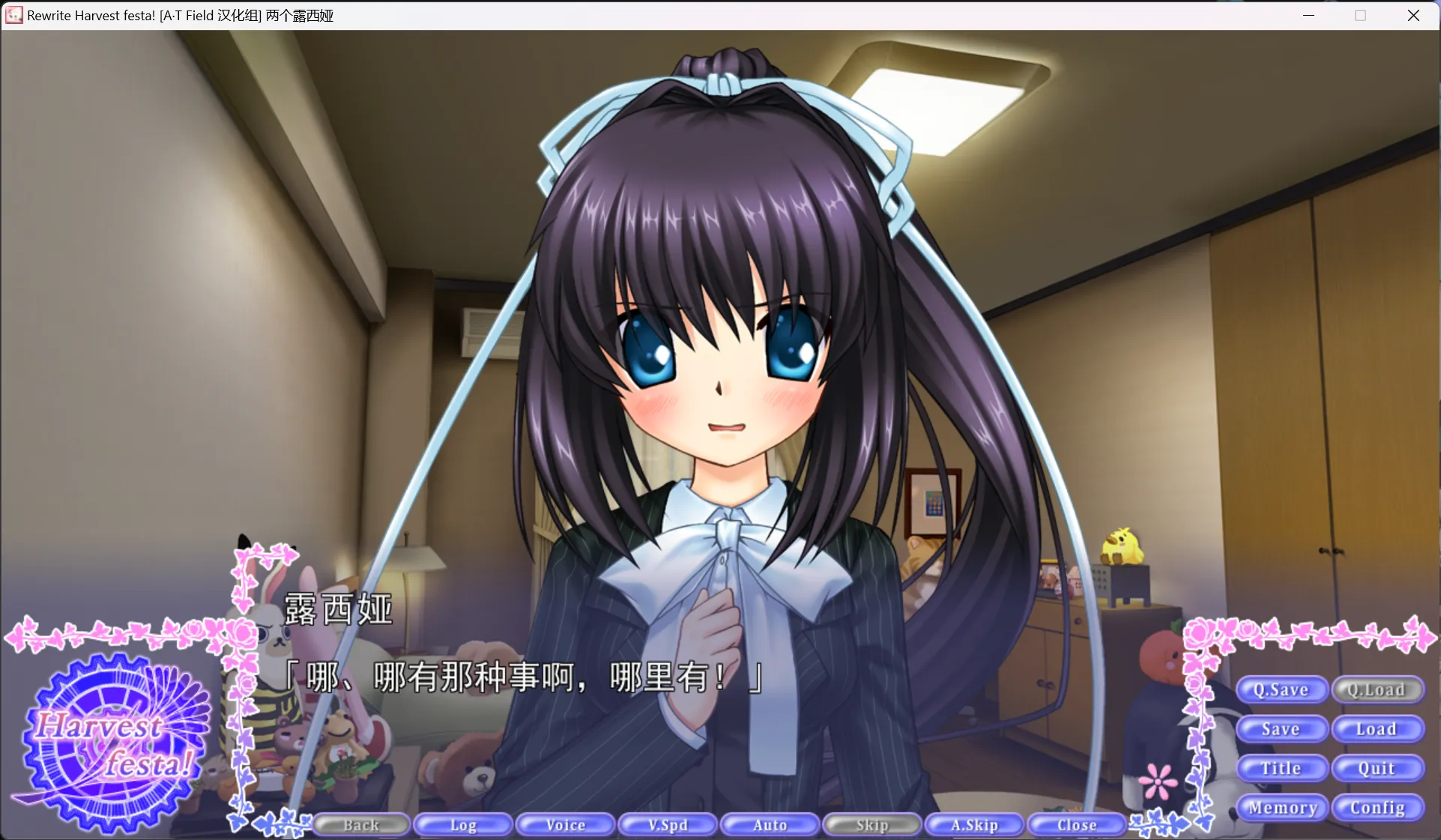Enable Auto read mode
The width and height of the screenshot is (1441, 840).
(x=770, y=824)
